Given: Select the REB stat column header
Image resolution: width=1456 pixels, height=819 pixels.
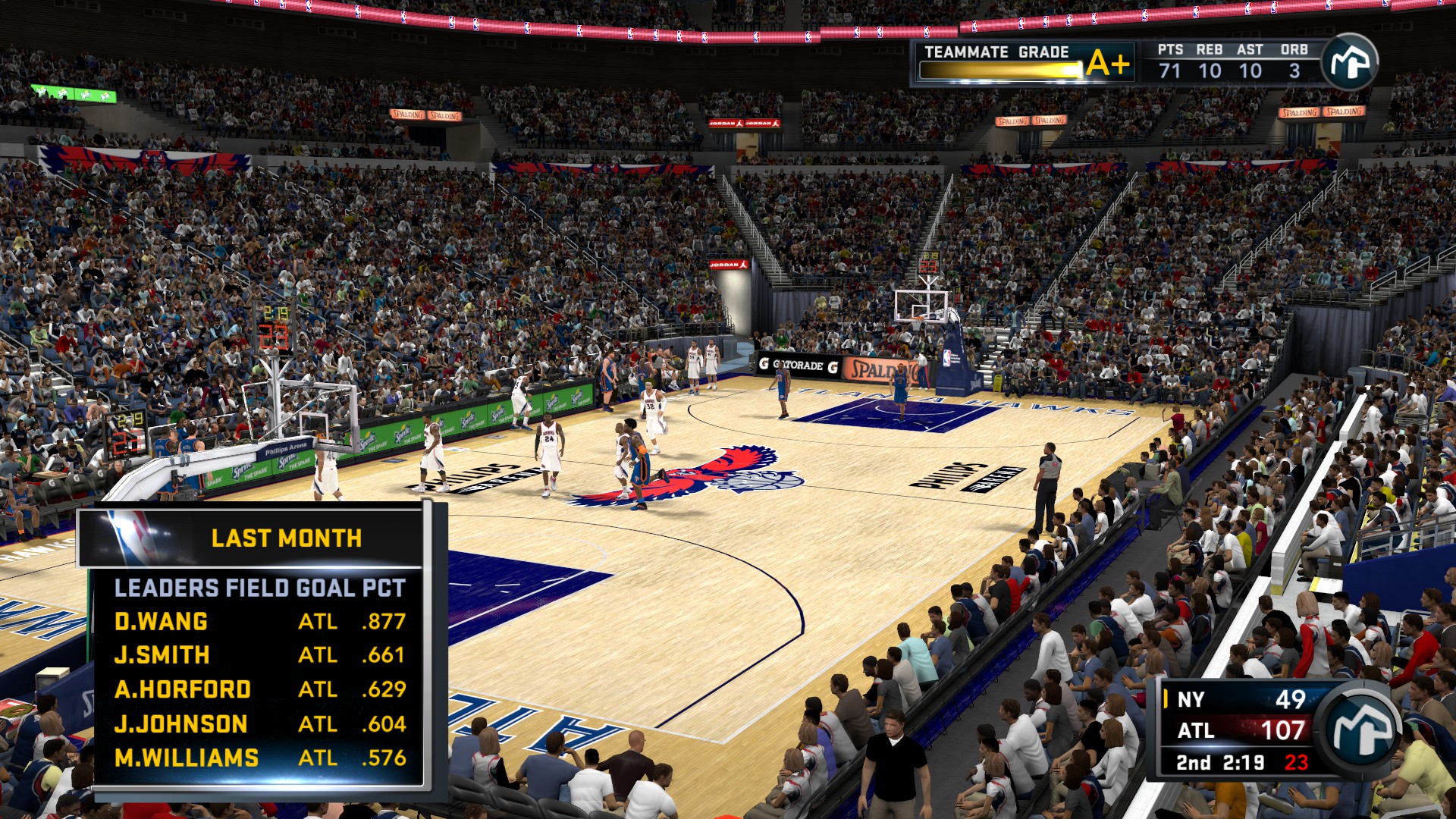Looking at the screenshot, I should [x=1210, y=50].
